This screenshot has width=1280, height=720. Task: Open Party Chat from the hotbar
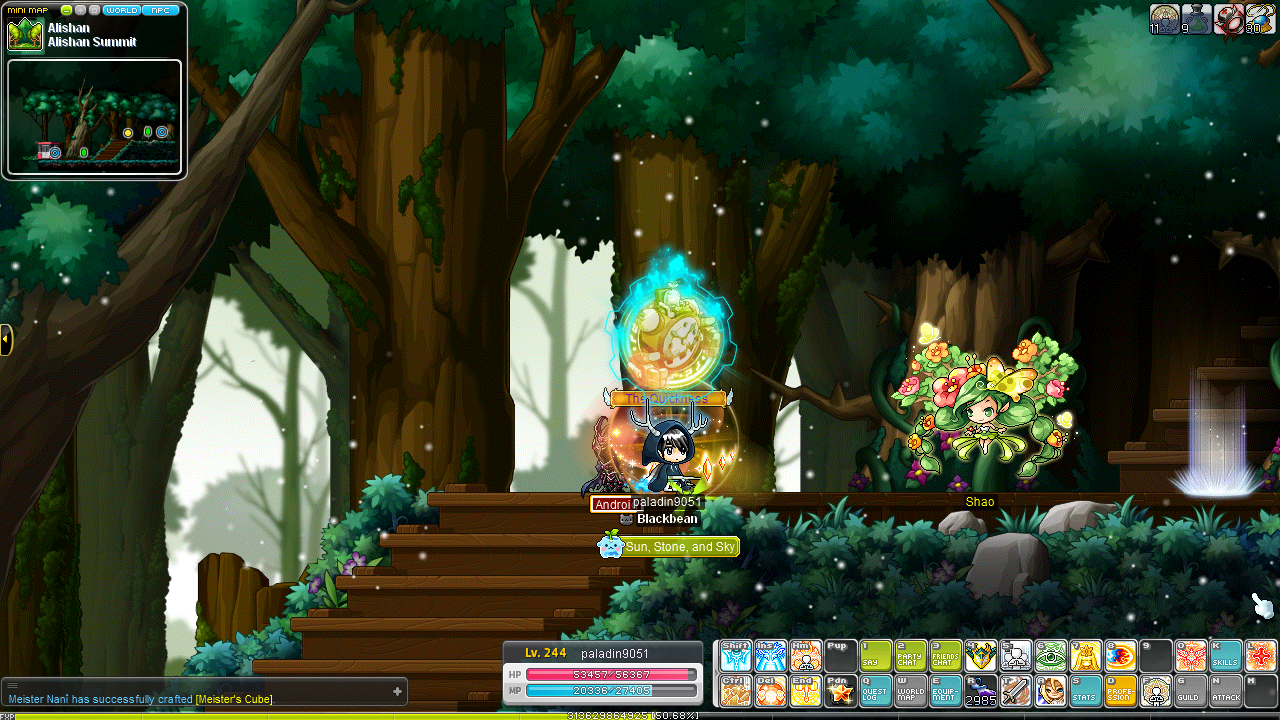click(911, 656)
